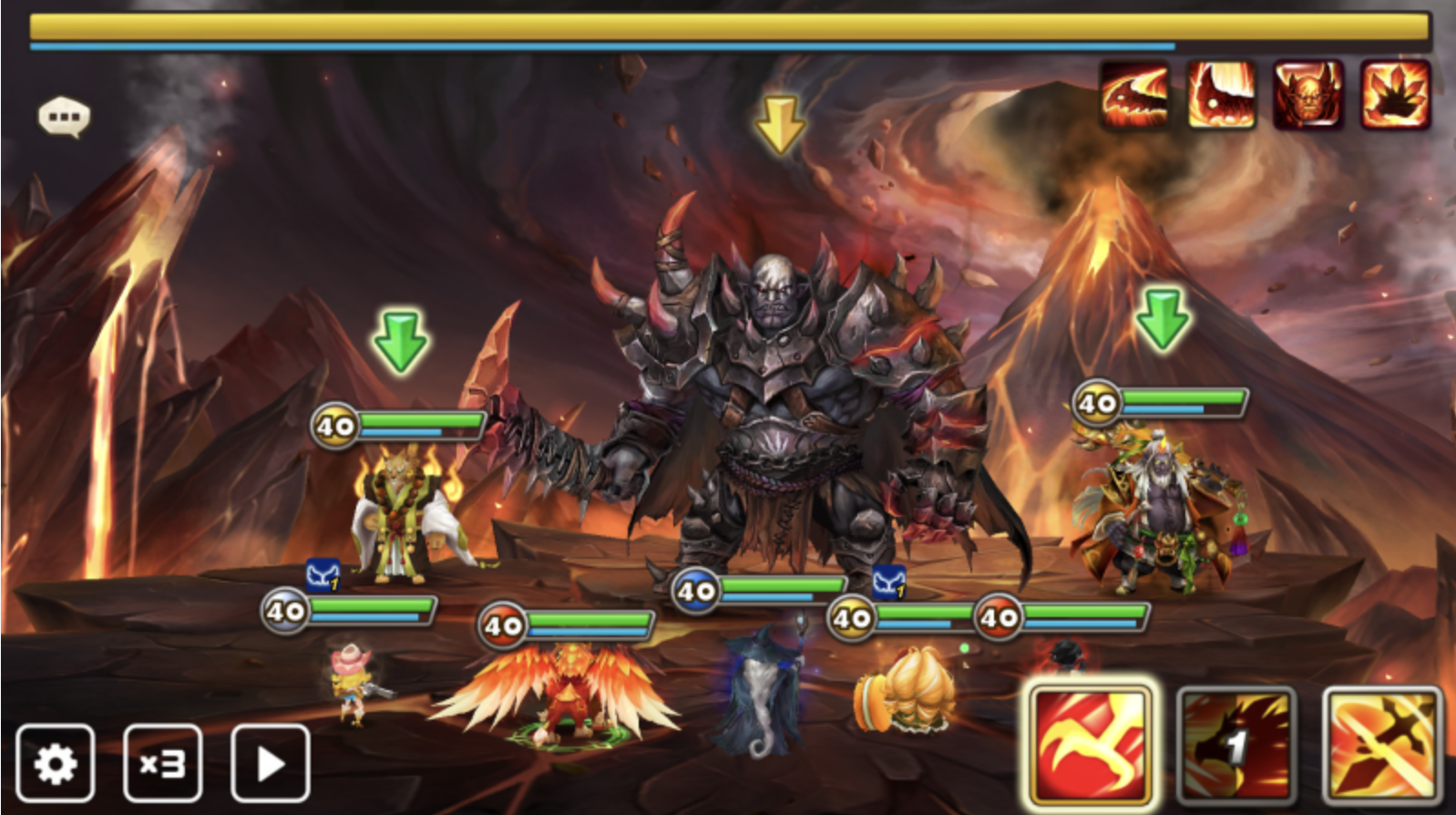View the boss's demon face skill icon
The image size is (1456, 815).
click(1307, 94)
